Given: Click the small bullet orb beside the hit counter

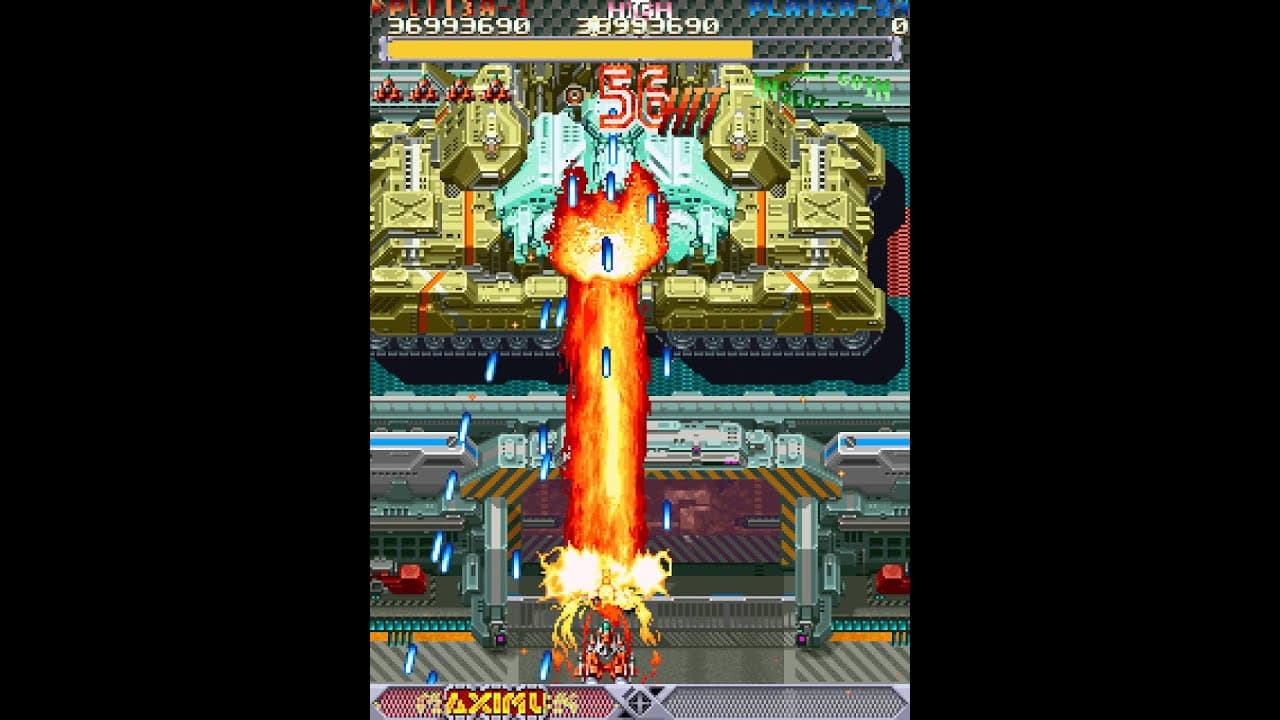Looking at the screenshot, I should coord(572,94).
